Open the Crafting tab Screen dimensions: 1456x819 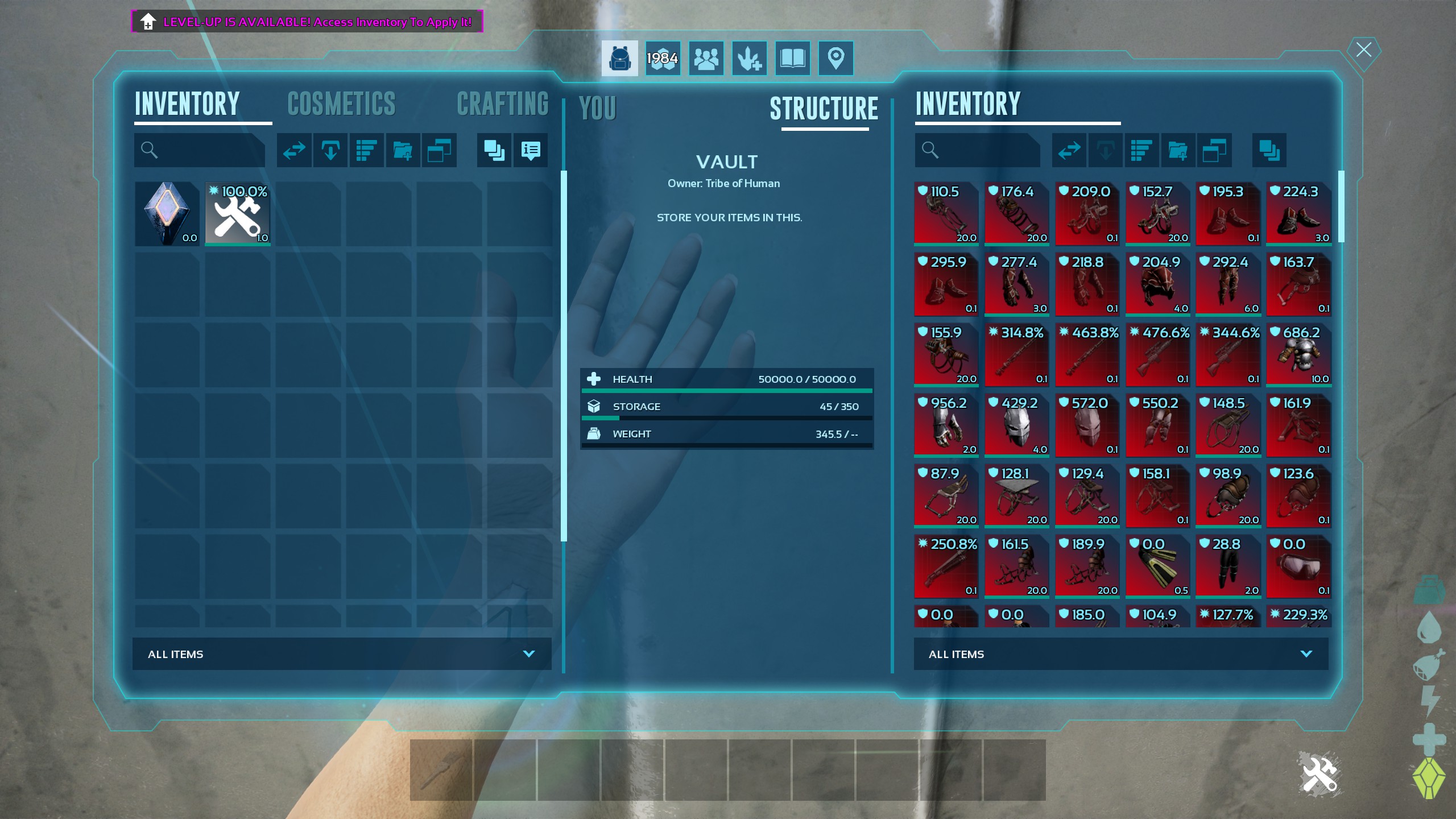503,104
